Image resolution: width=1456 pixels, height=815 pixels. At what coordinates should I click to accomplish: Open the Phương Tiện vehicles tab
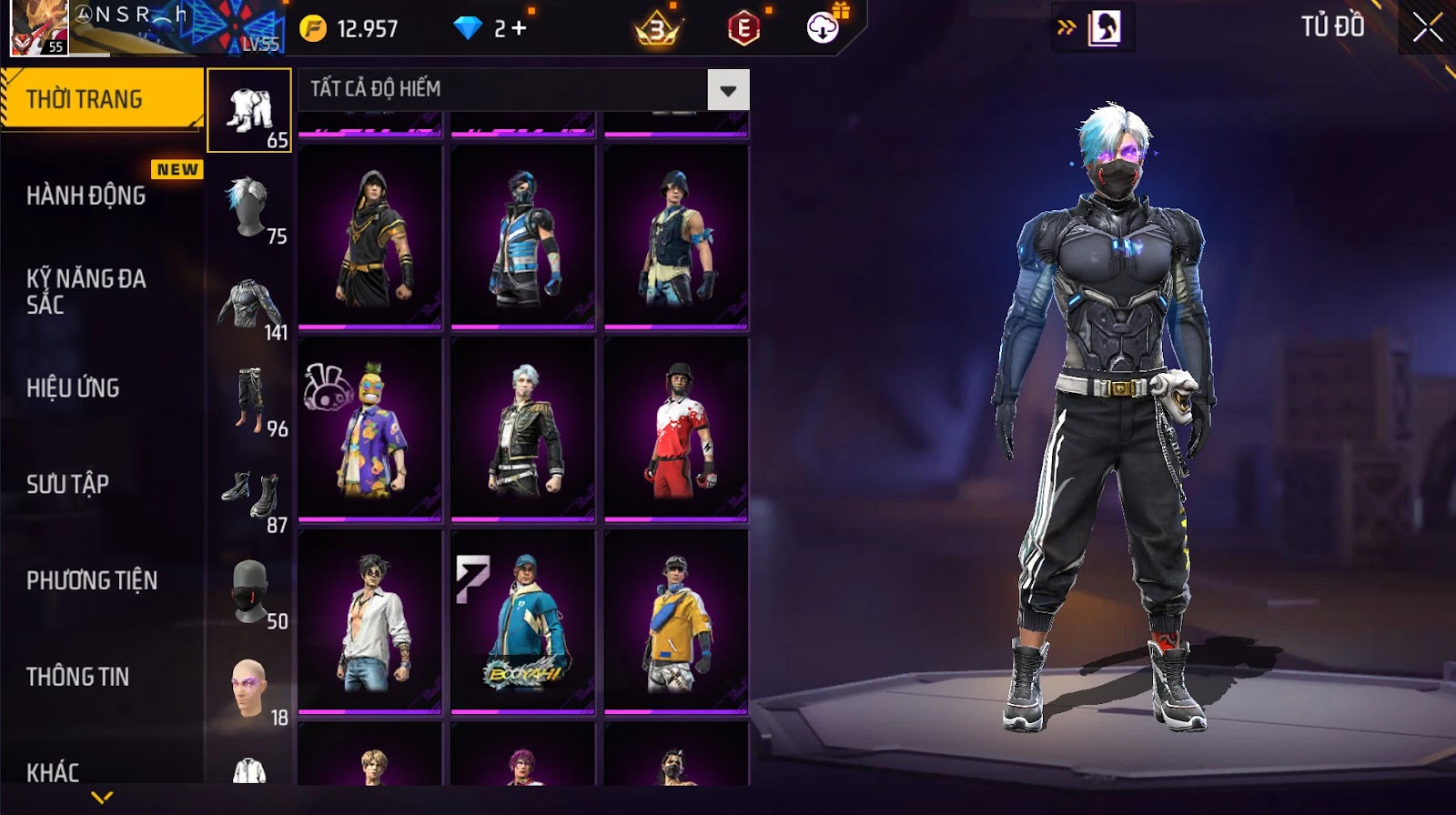(x=92, y=580)
